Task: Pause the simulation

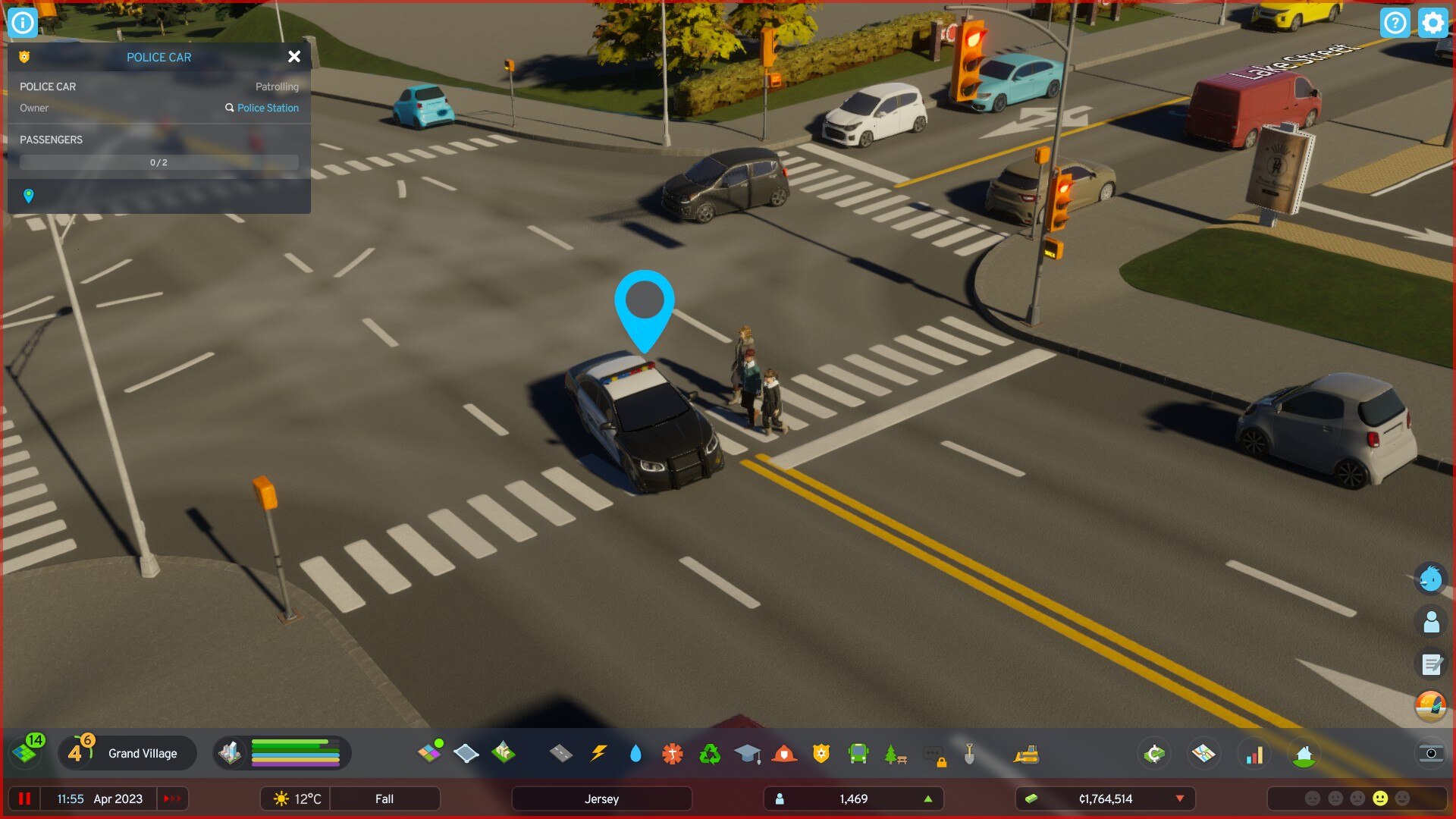Action: 25,798
